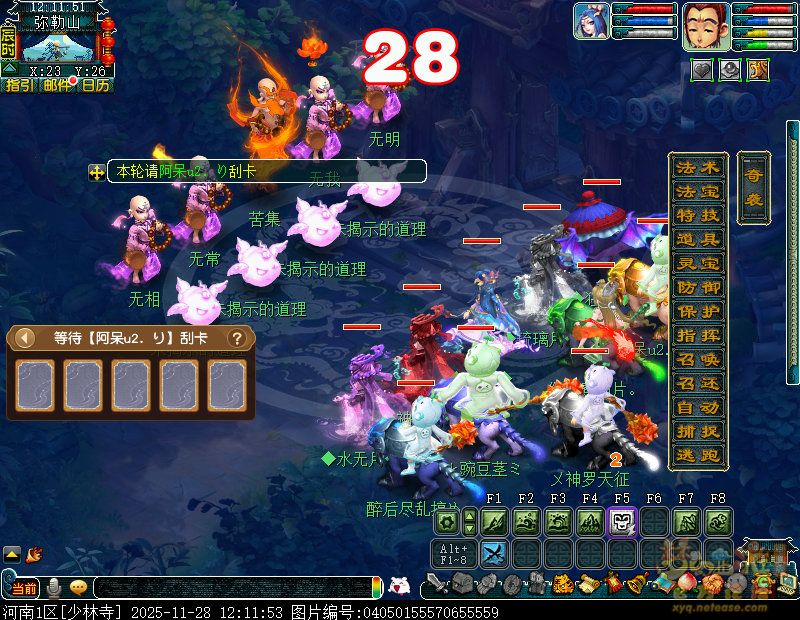Choose the 特技 (Special Skill) command
800x620 pixels.
click(x=697, y=215)
